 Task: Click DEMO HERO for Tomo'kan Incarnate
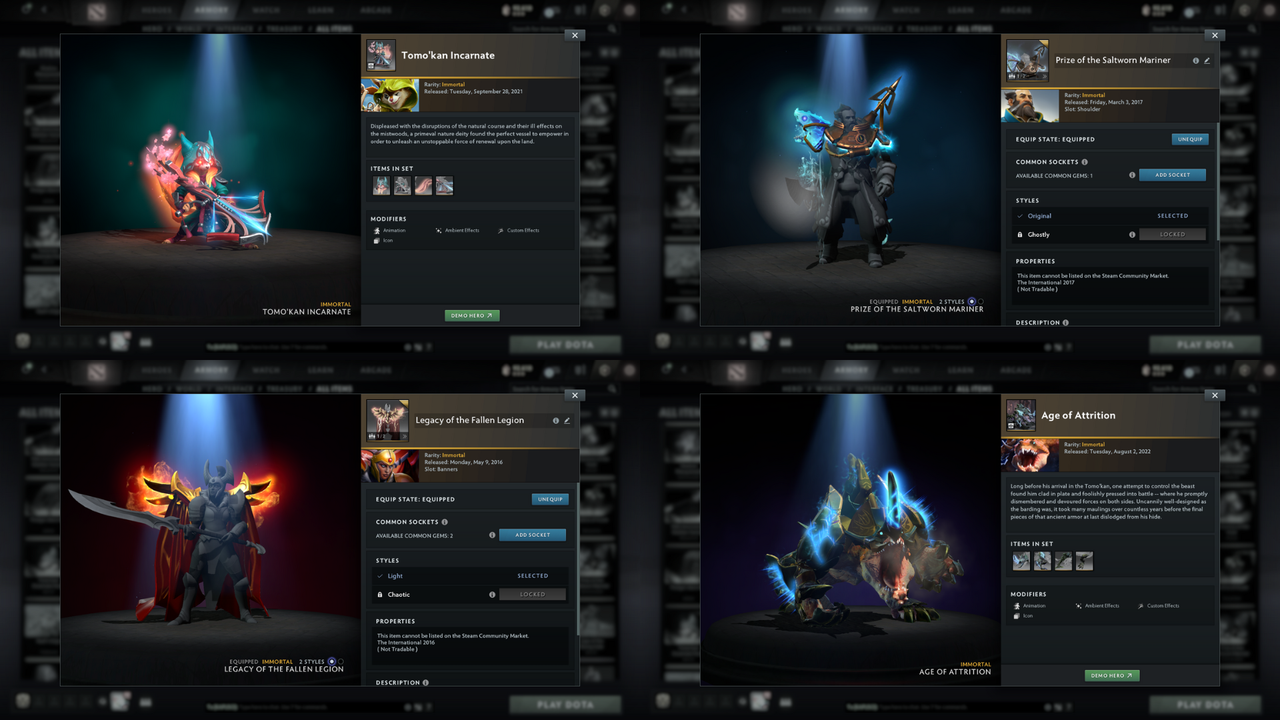[x=470, y=315]
